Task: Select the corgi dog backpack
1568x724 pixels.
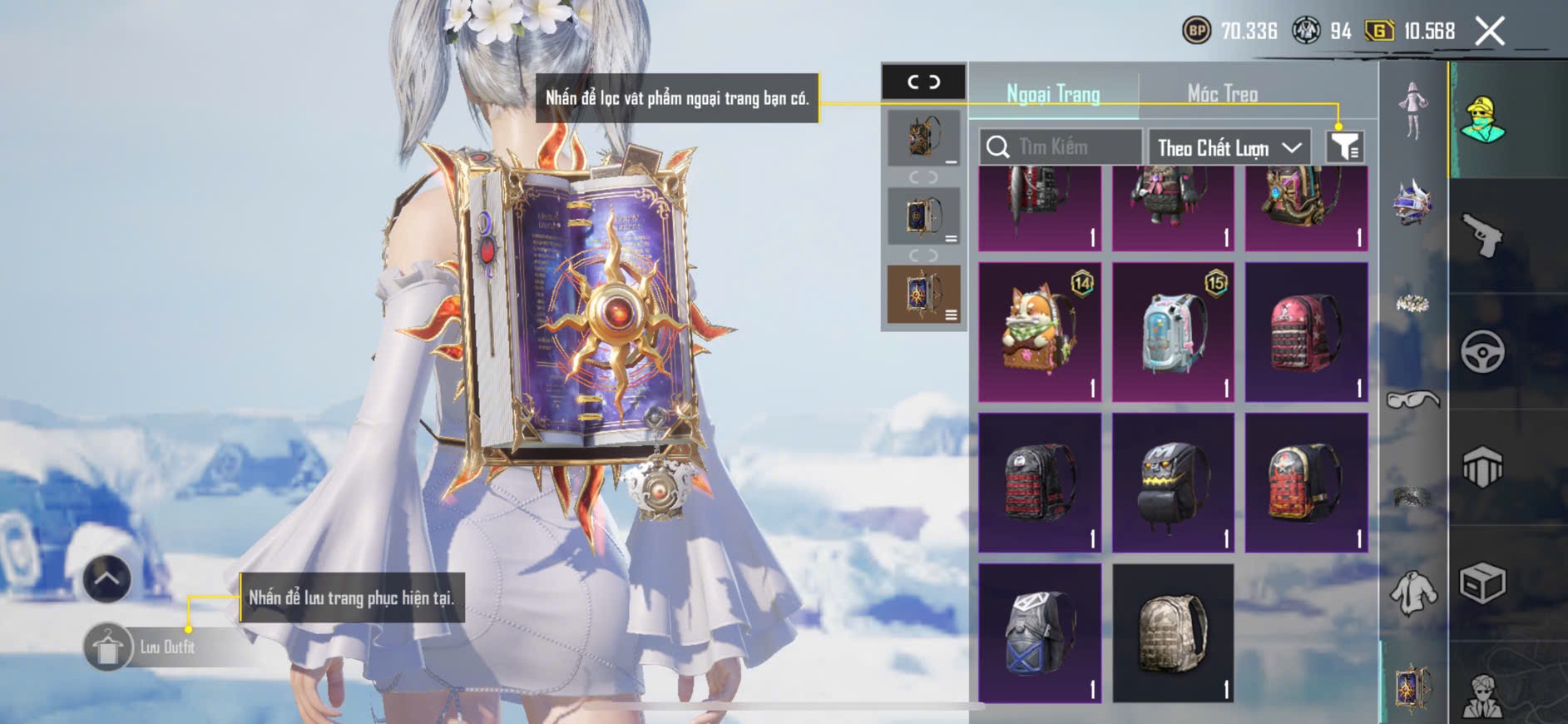Action: click(1040, 332)
